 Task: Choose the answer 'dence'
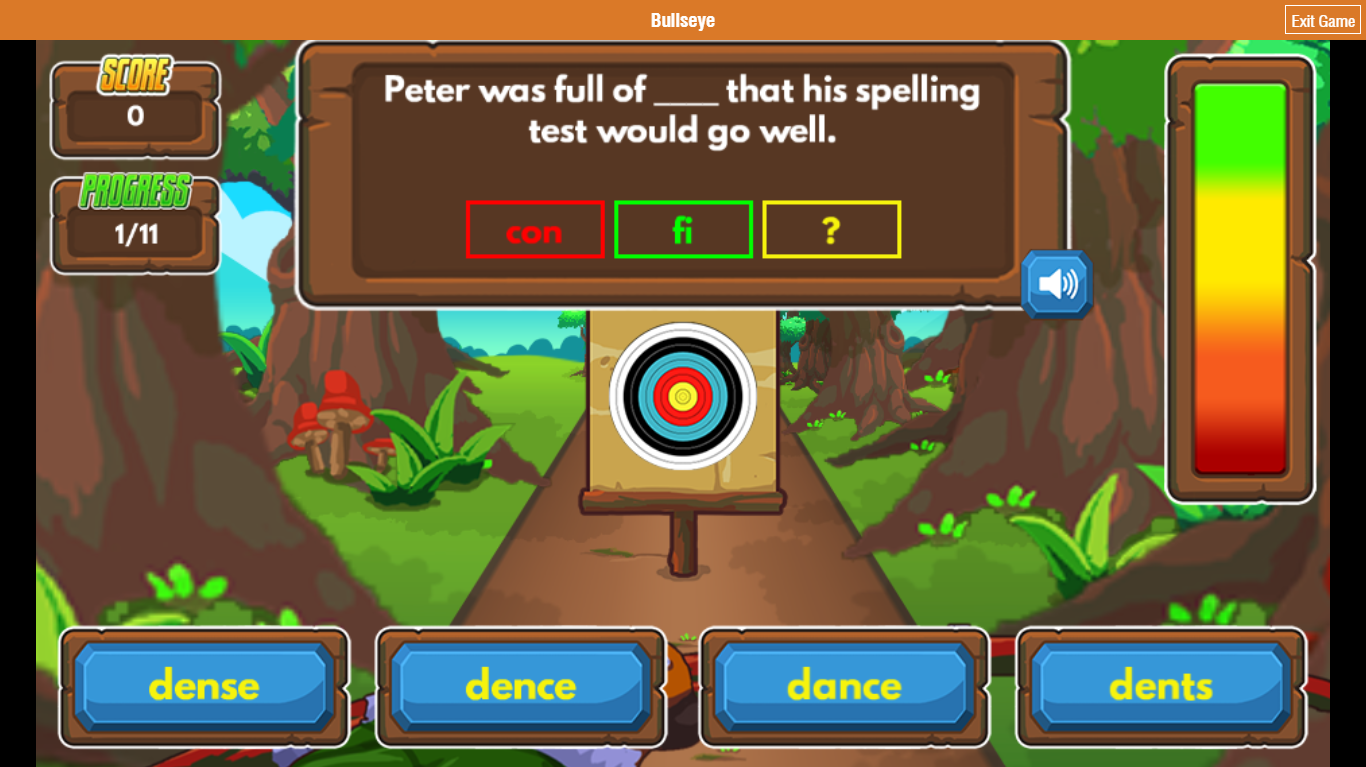point(521,686)
